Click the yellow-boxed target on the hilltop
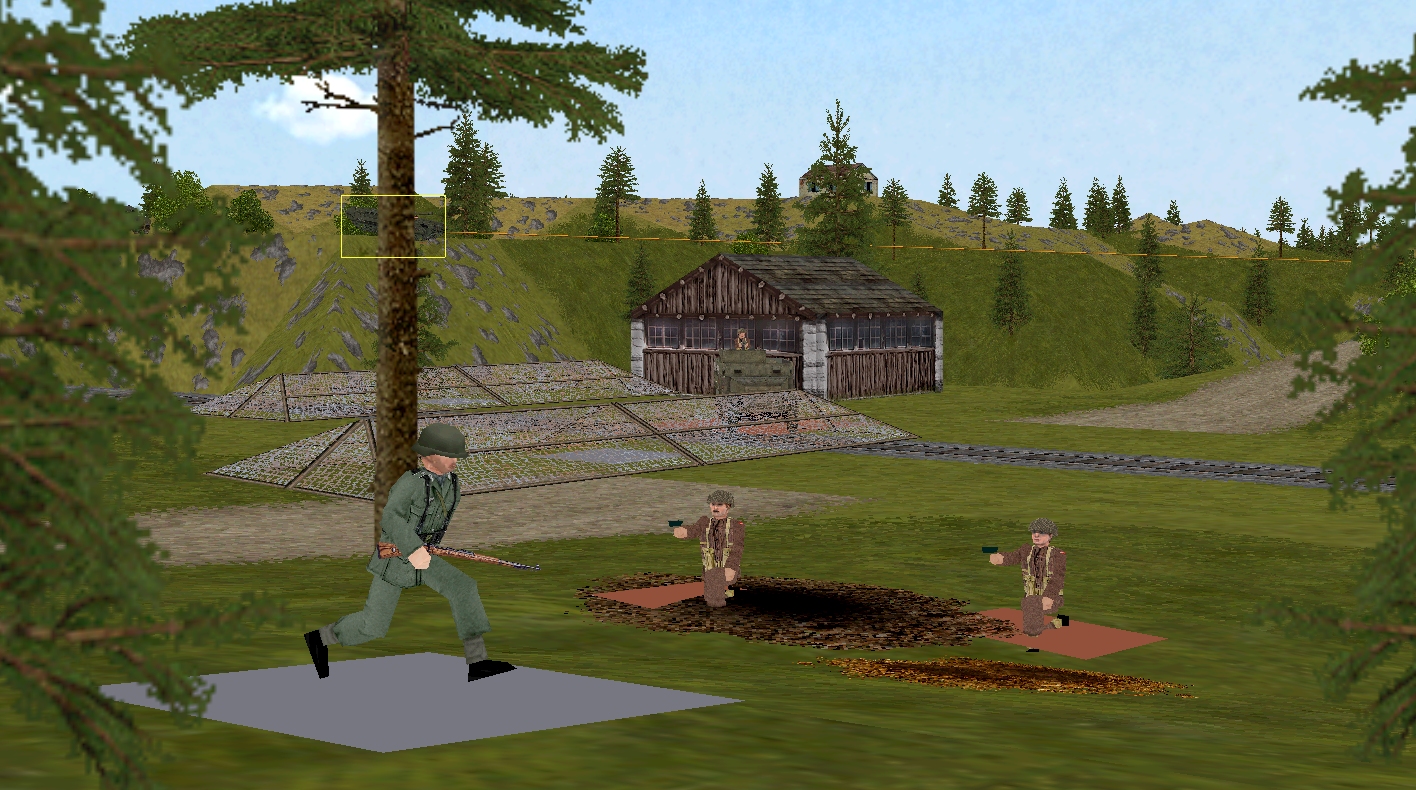1416x790 pixels. [393, 226]
